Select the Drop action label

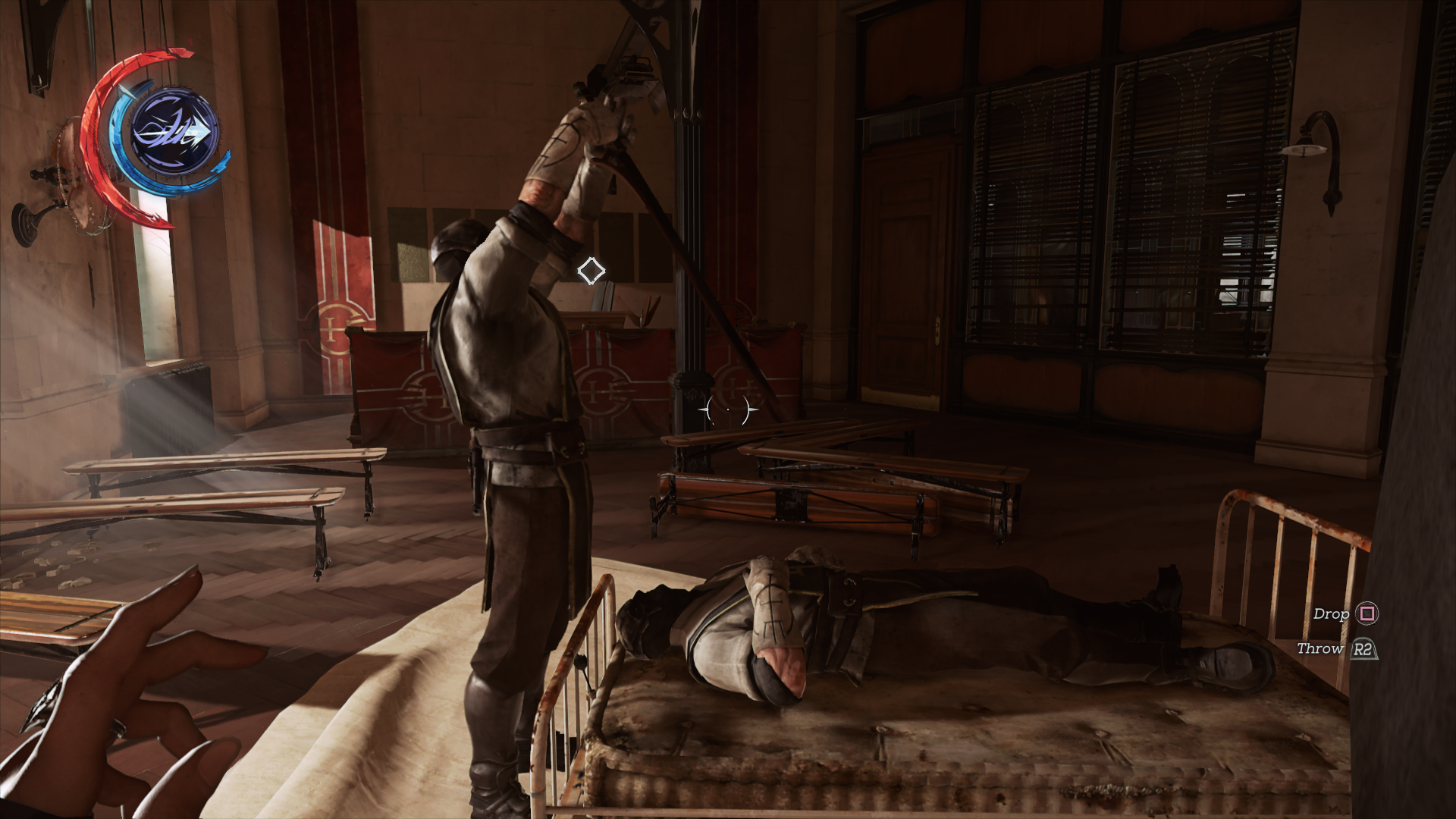click(x=1332, y=616)
